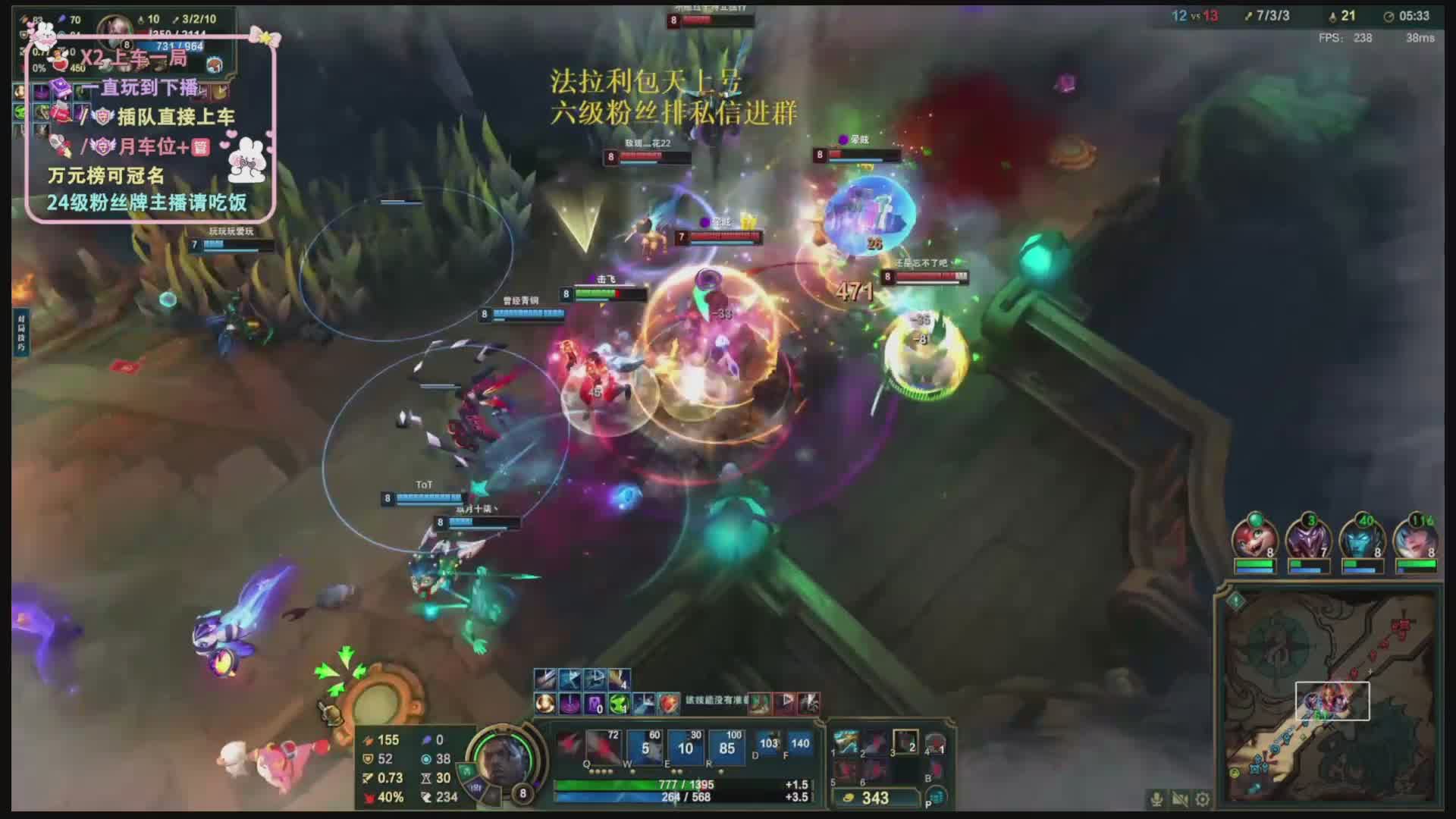Screen dimensions: 1456x819
Task: Toggle the microphone button
Action: (x=1156, y=799)
